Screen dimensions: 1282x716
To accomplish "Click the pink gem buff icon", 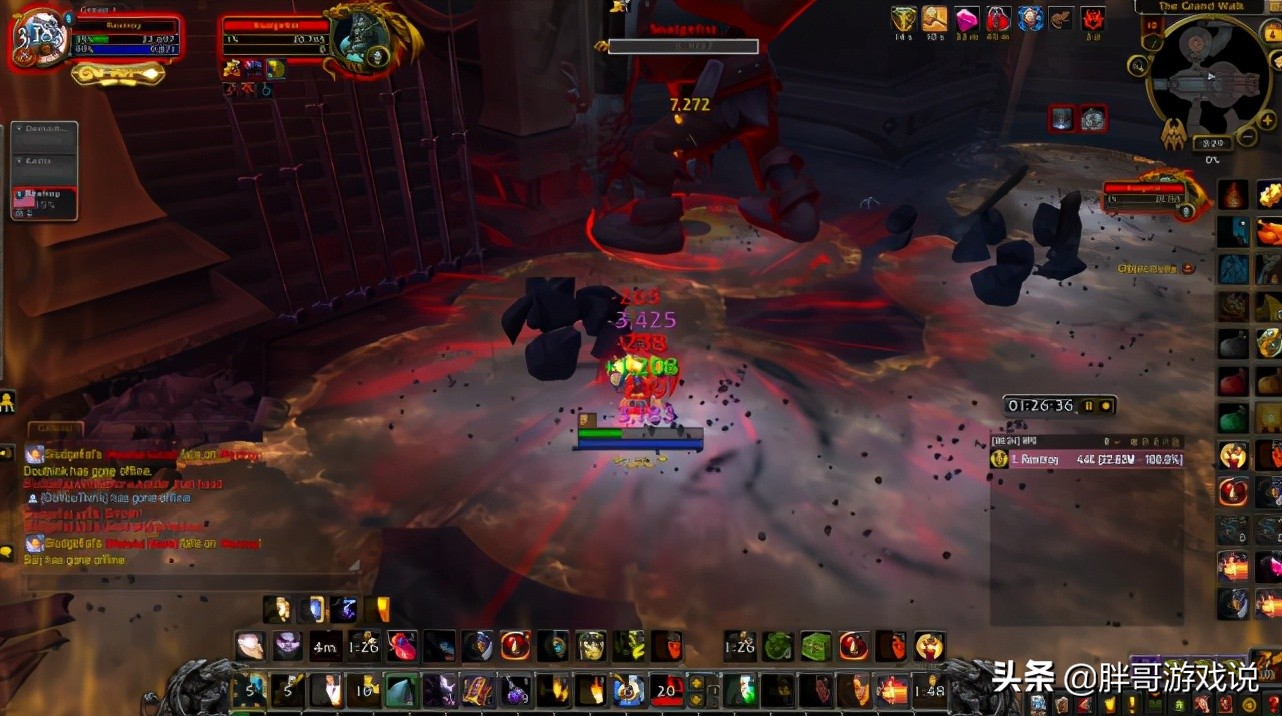I will tap(967, 19).
